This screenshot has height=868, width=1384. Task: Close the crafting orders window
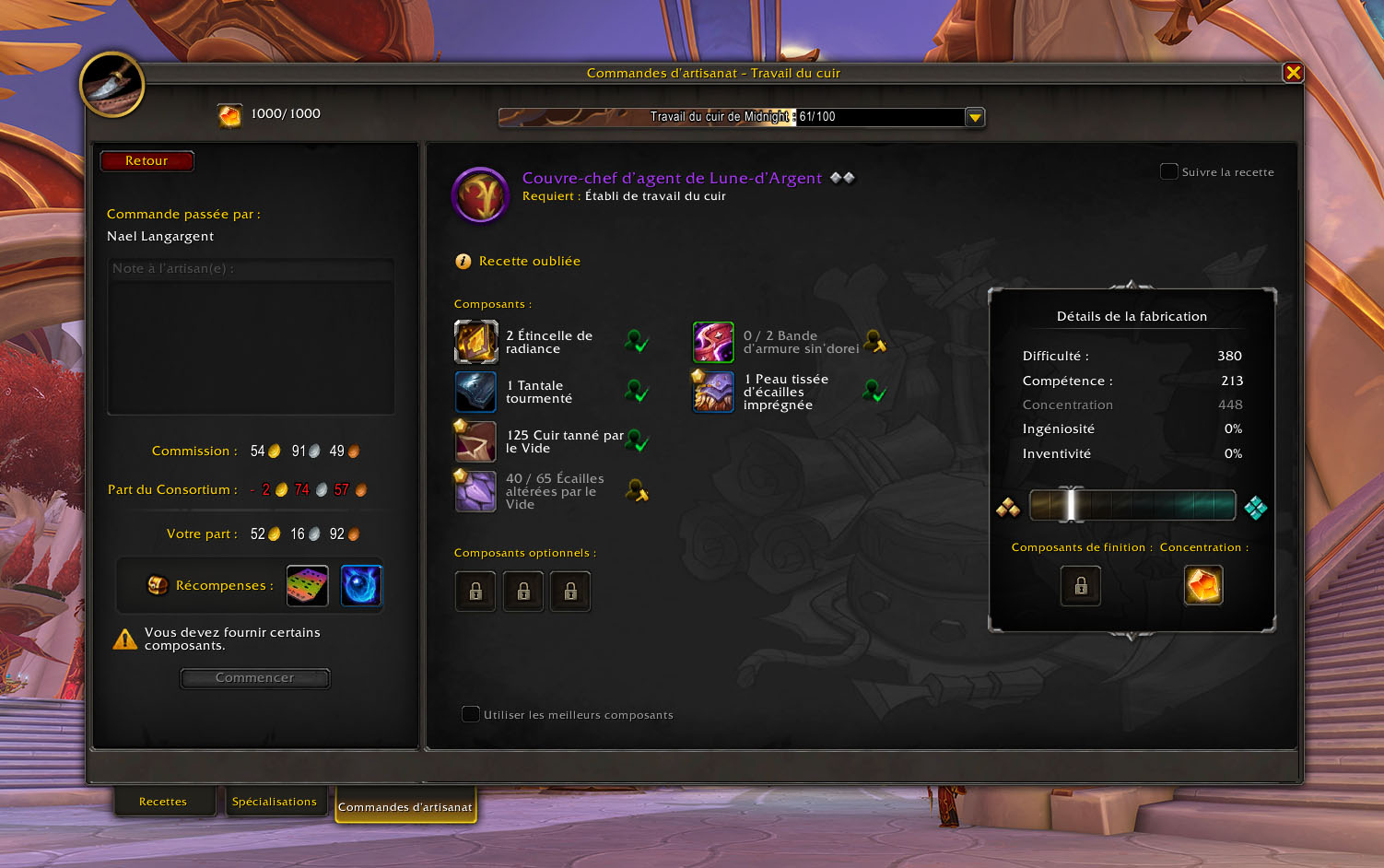[1293, 73]
